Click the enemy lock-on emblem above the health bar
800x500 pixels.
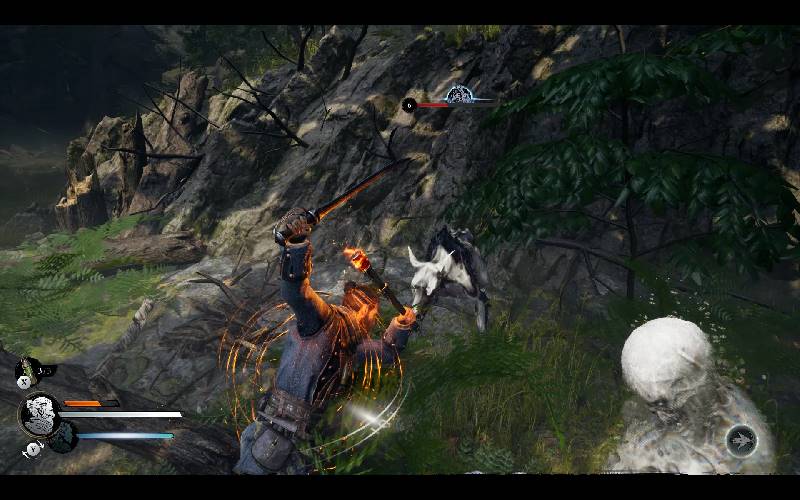click(x=459, y=95)
